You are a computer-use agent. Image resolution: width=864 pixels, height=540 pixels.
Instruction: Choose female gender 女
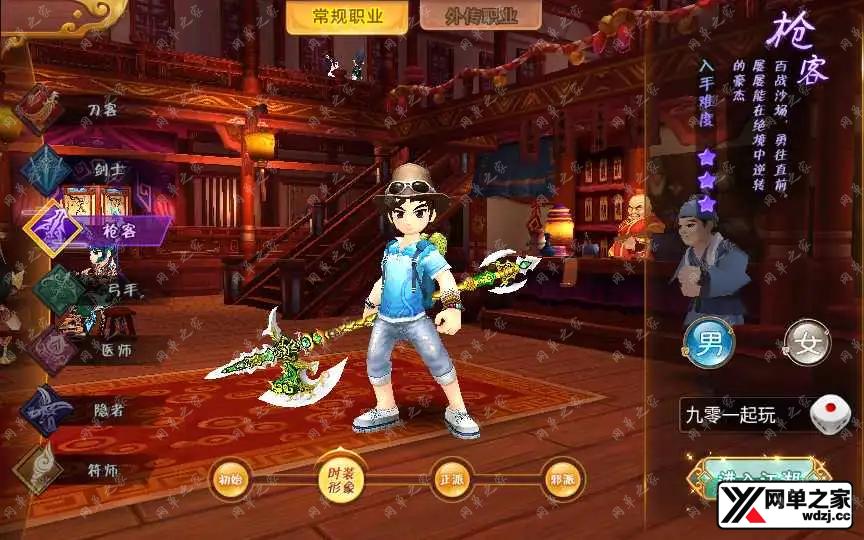coord(807,344)
